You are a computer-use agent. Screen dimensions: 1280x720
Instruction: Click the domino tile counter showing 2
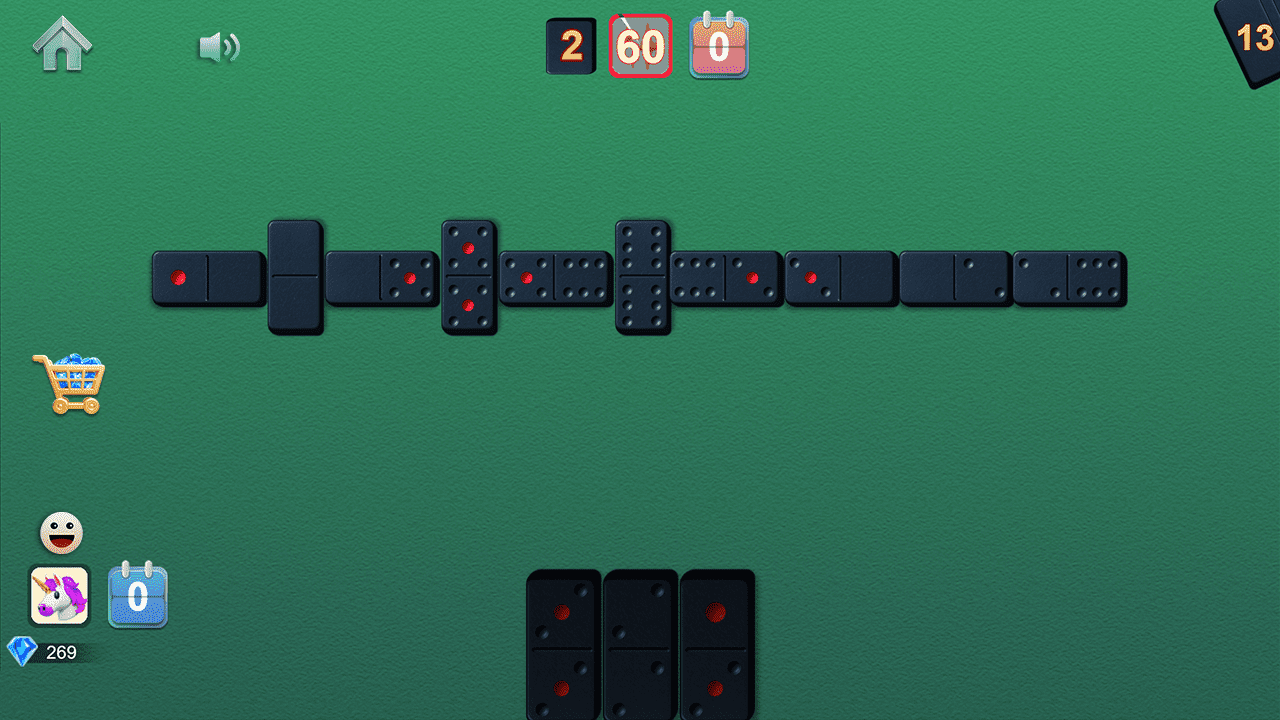coord(571,45)
